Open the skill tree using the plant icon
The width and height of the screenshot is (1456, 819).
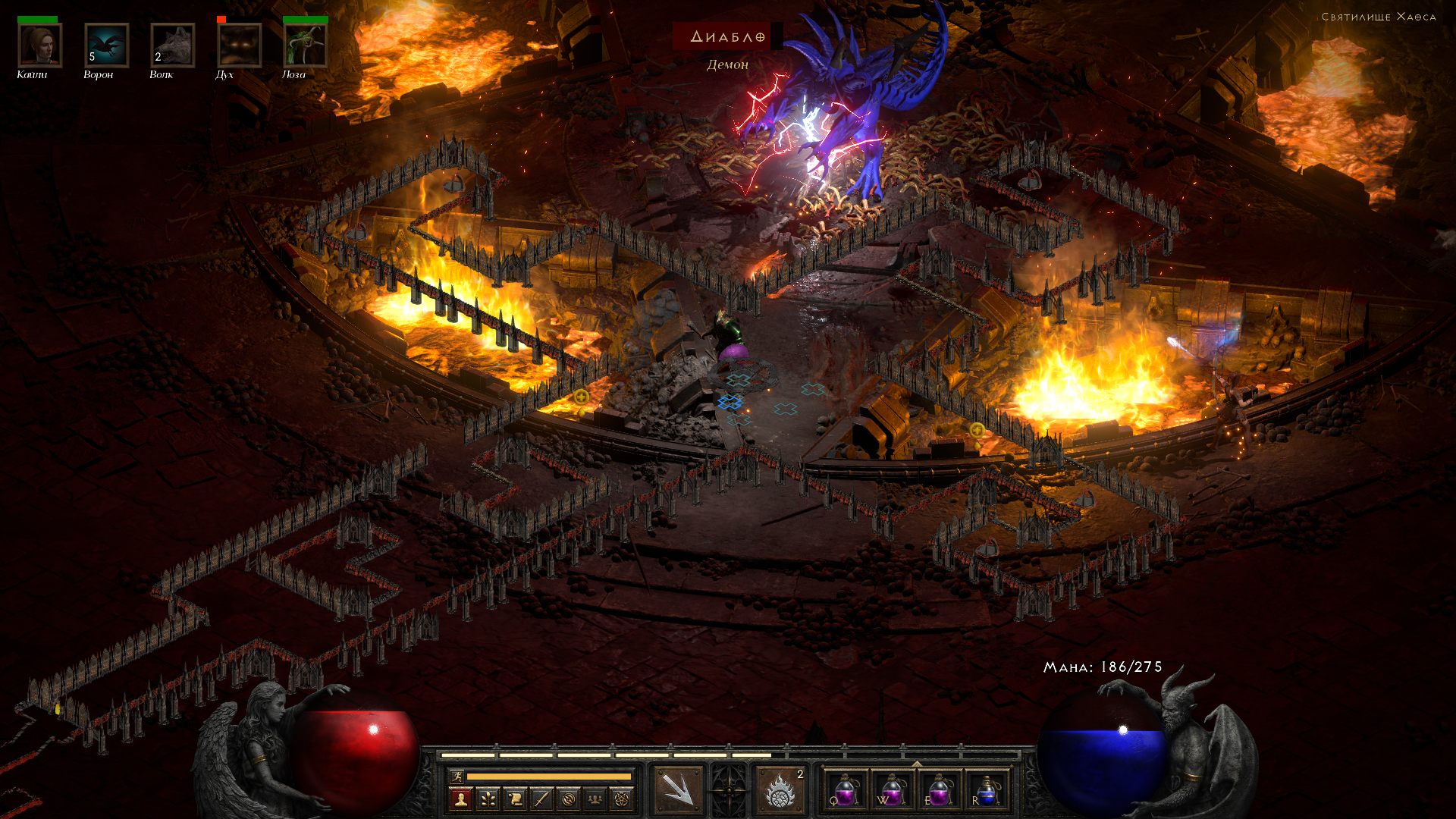[x=488, y=799]
